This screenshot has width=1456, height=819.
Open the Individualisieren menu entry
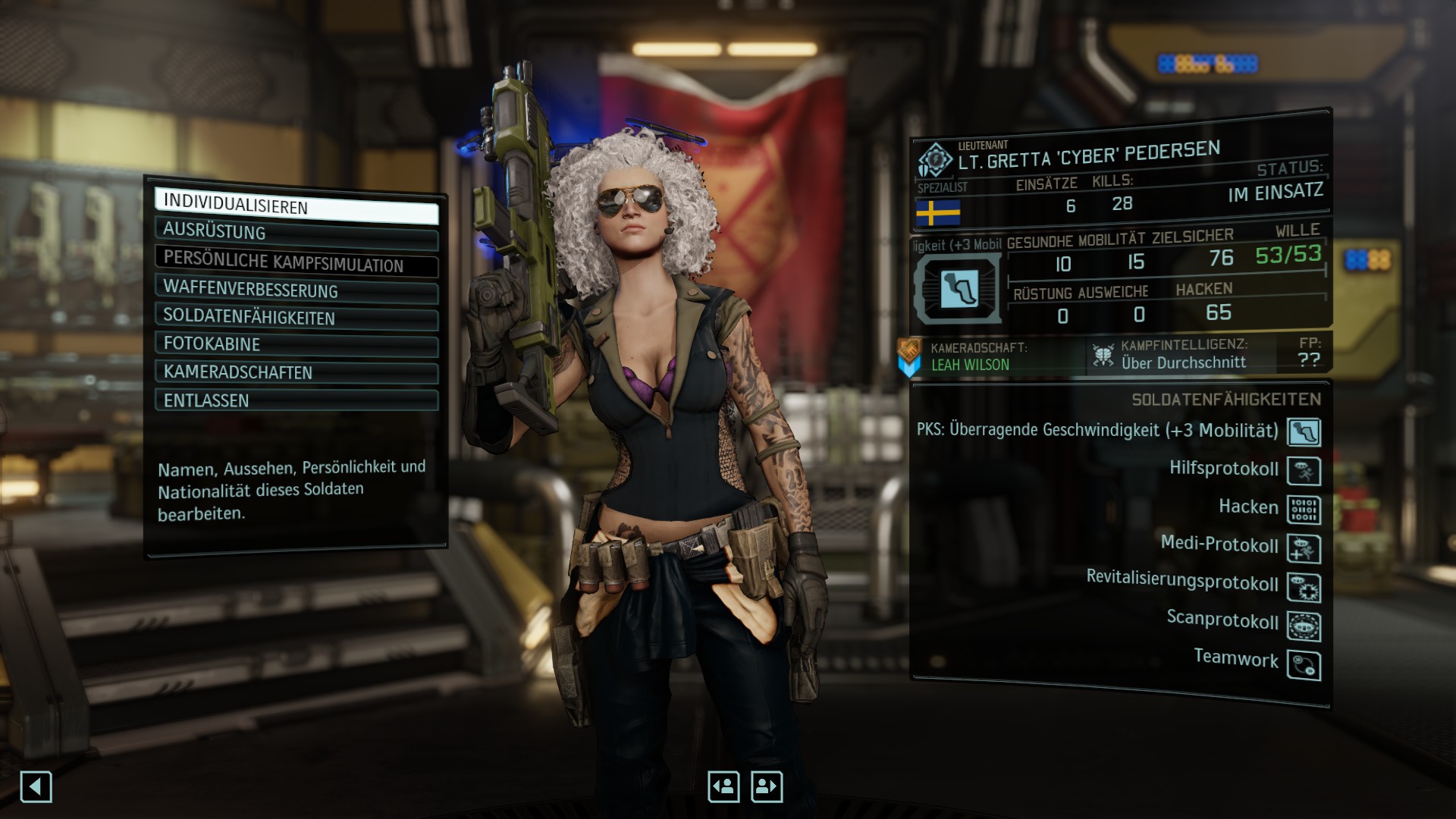coord(296,207)
